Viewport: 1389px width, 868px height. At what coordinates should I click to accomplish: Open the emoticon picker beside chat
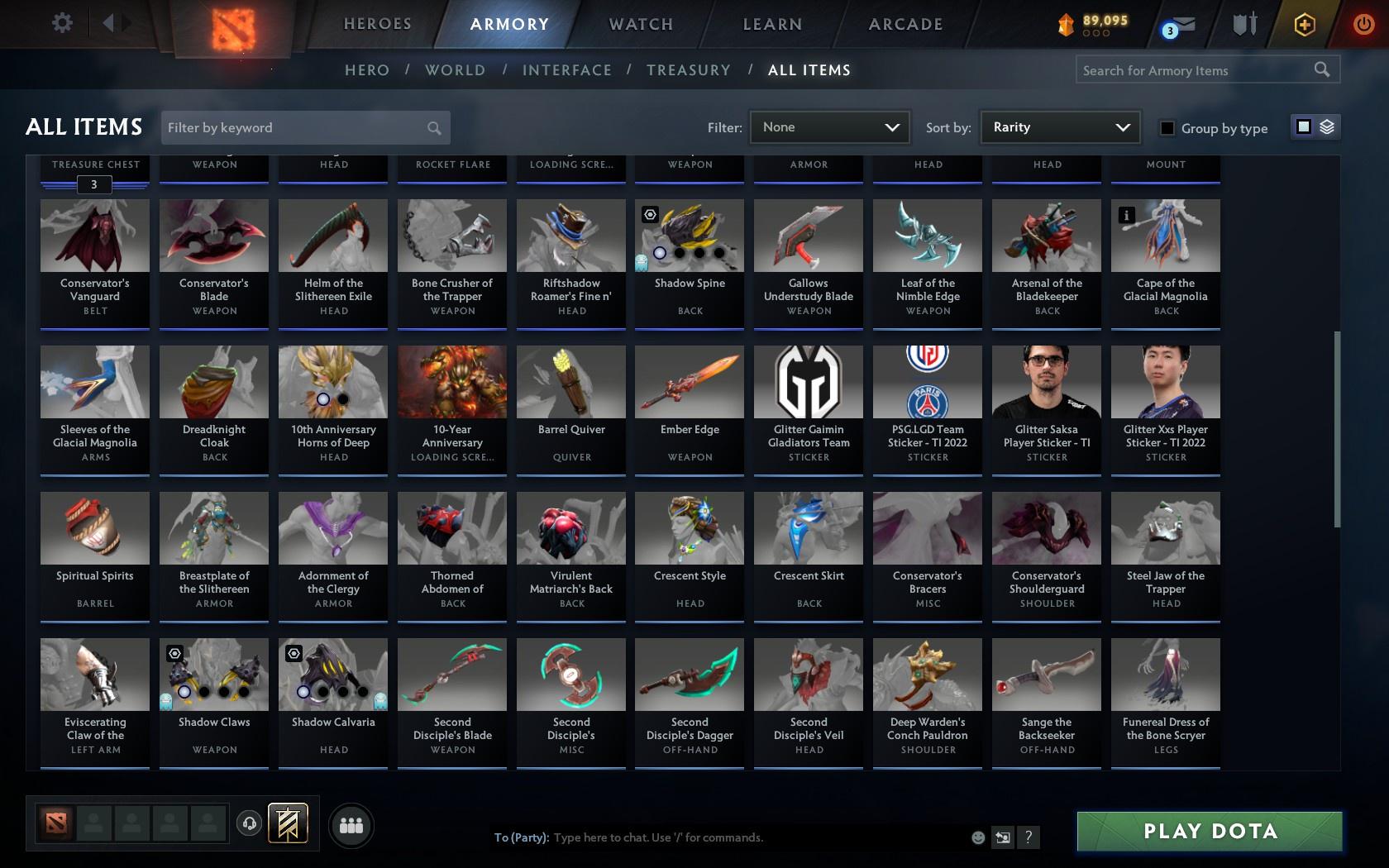977,837
